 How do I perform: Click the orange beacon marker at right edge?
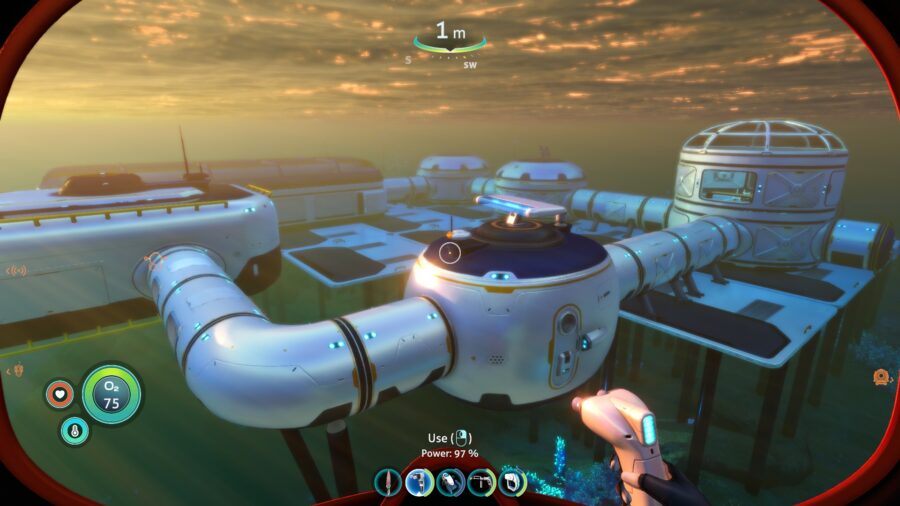coord(881,377)
